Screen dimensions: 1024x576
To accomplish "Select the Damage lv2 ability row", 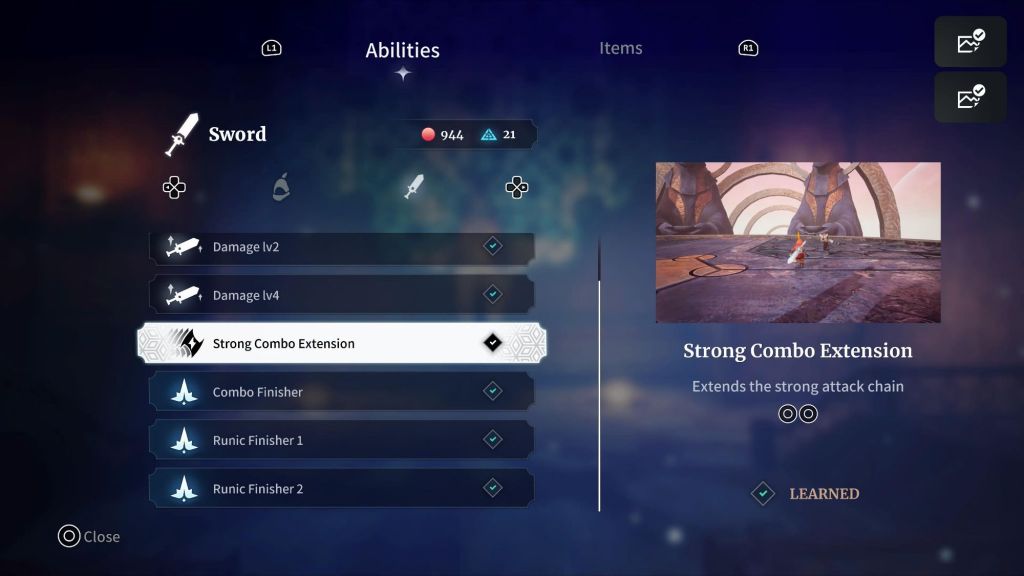I will point(341,246).
